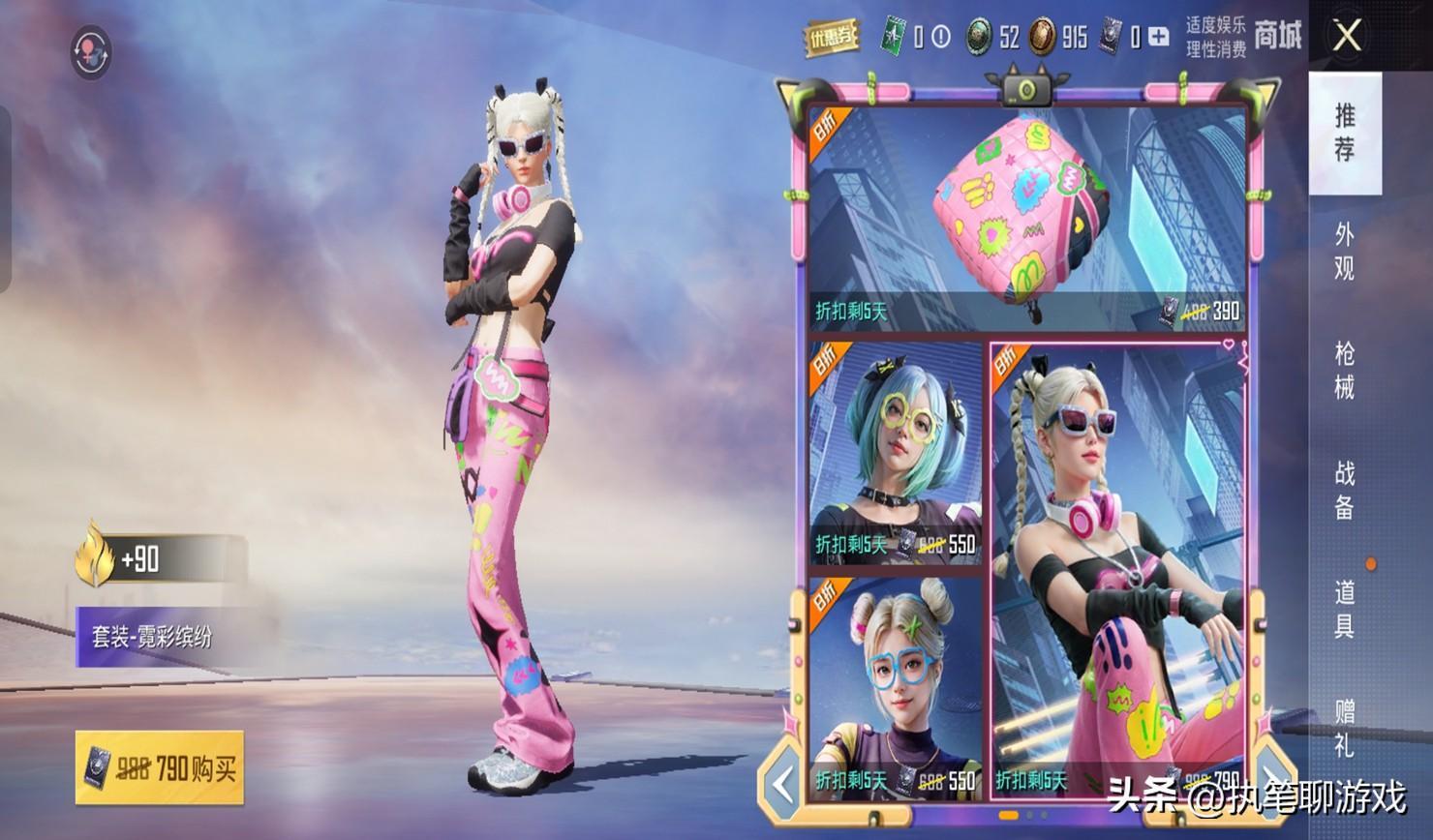1433x840 pixels.
Task: Toggle the character gender switch icon
Action: pyautogui.click(x=91, y=52)
